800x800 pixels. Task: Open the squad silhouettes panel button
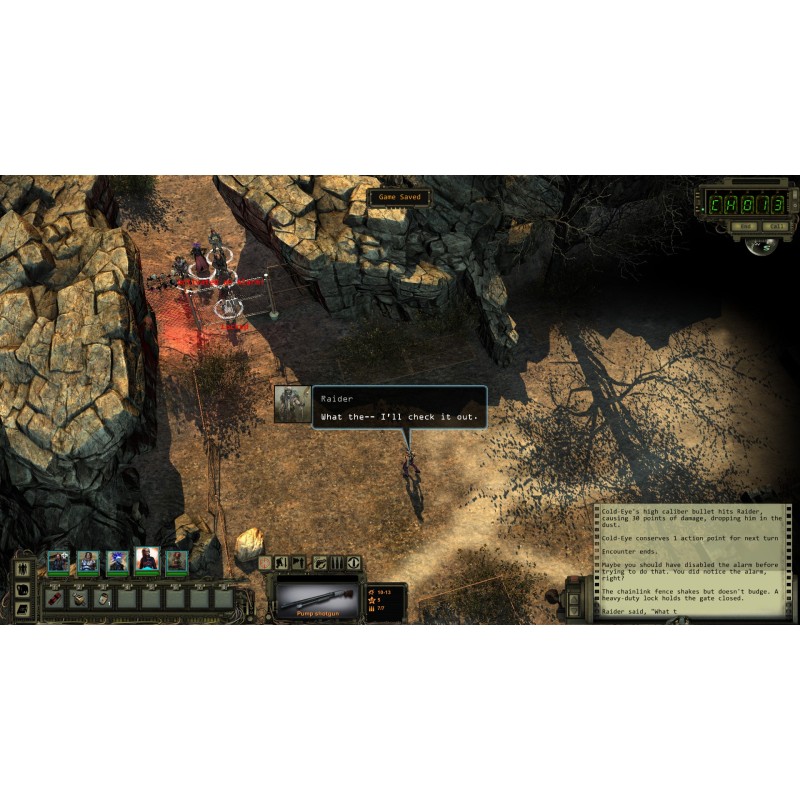pyautogui.click(x=24, y=570)
